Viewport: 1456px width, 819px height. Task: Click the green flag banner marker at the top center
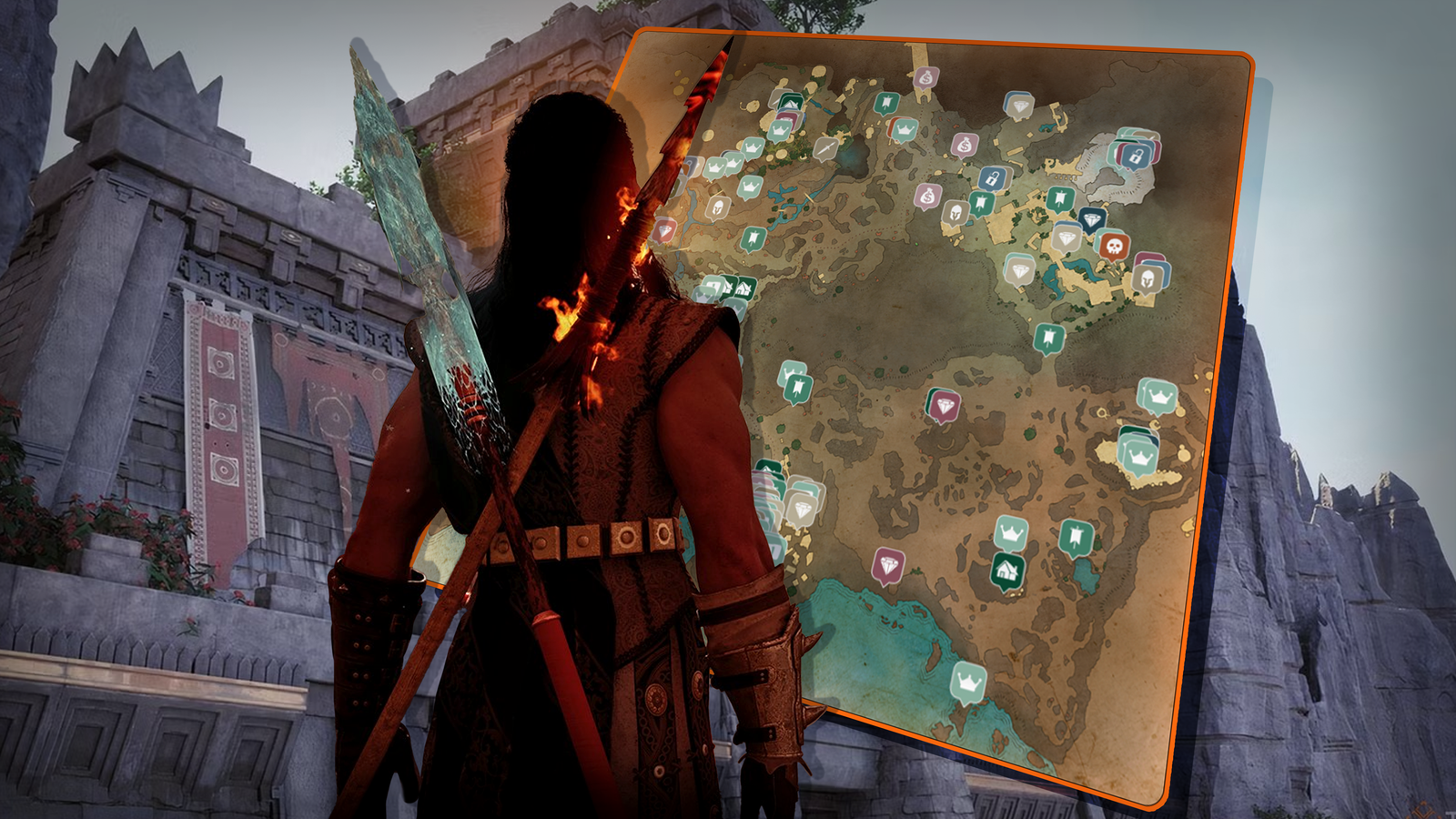[x=885, y=101]
